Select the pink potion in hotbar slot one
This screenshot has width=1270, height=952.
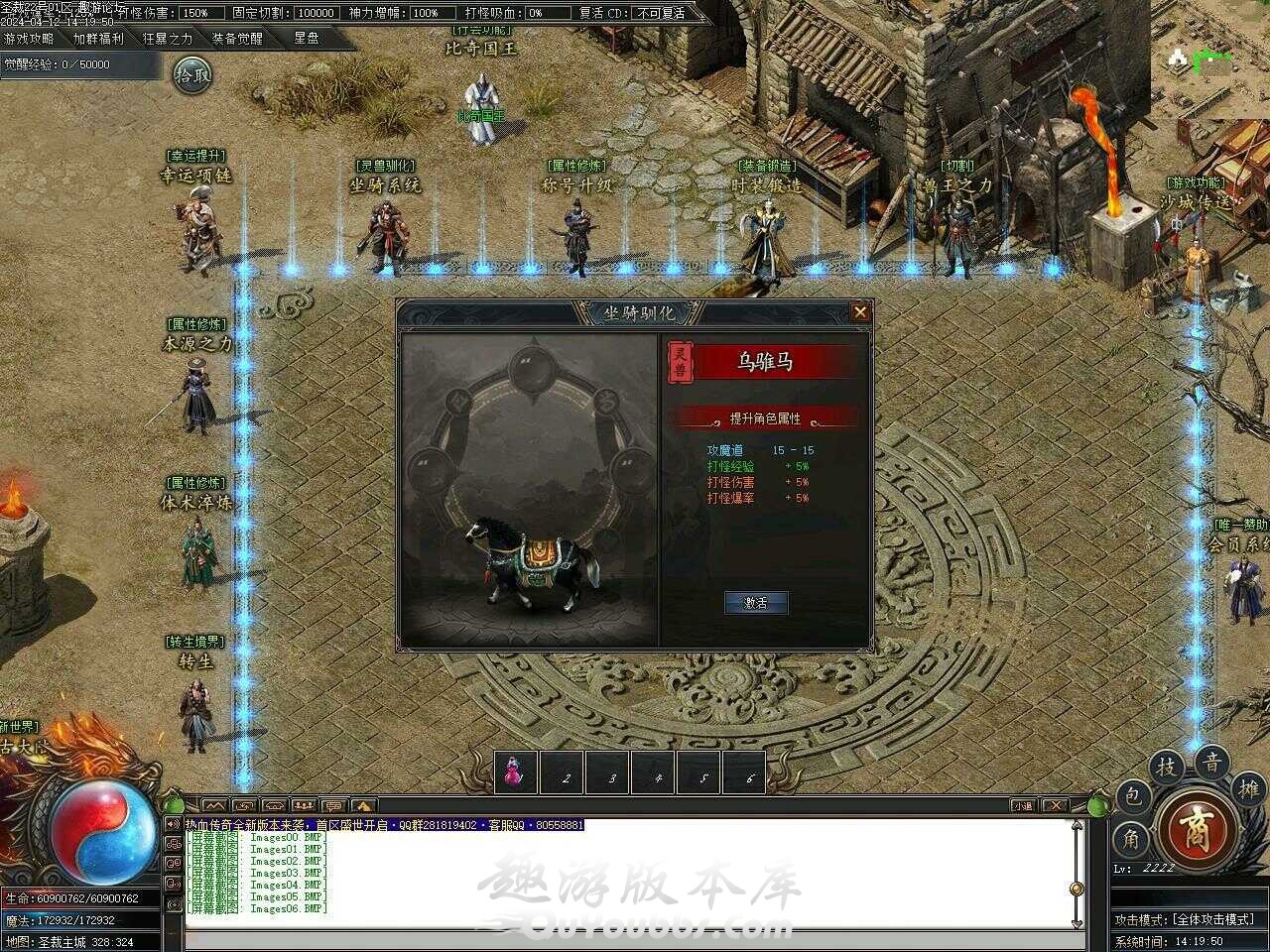tap(515, 773)
